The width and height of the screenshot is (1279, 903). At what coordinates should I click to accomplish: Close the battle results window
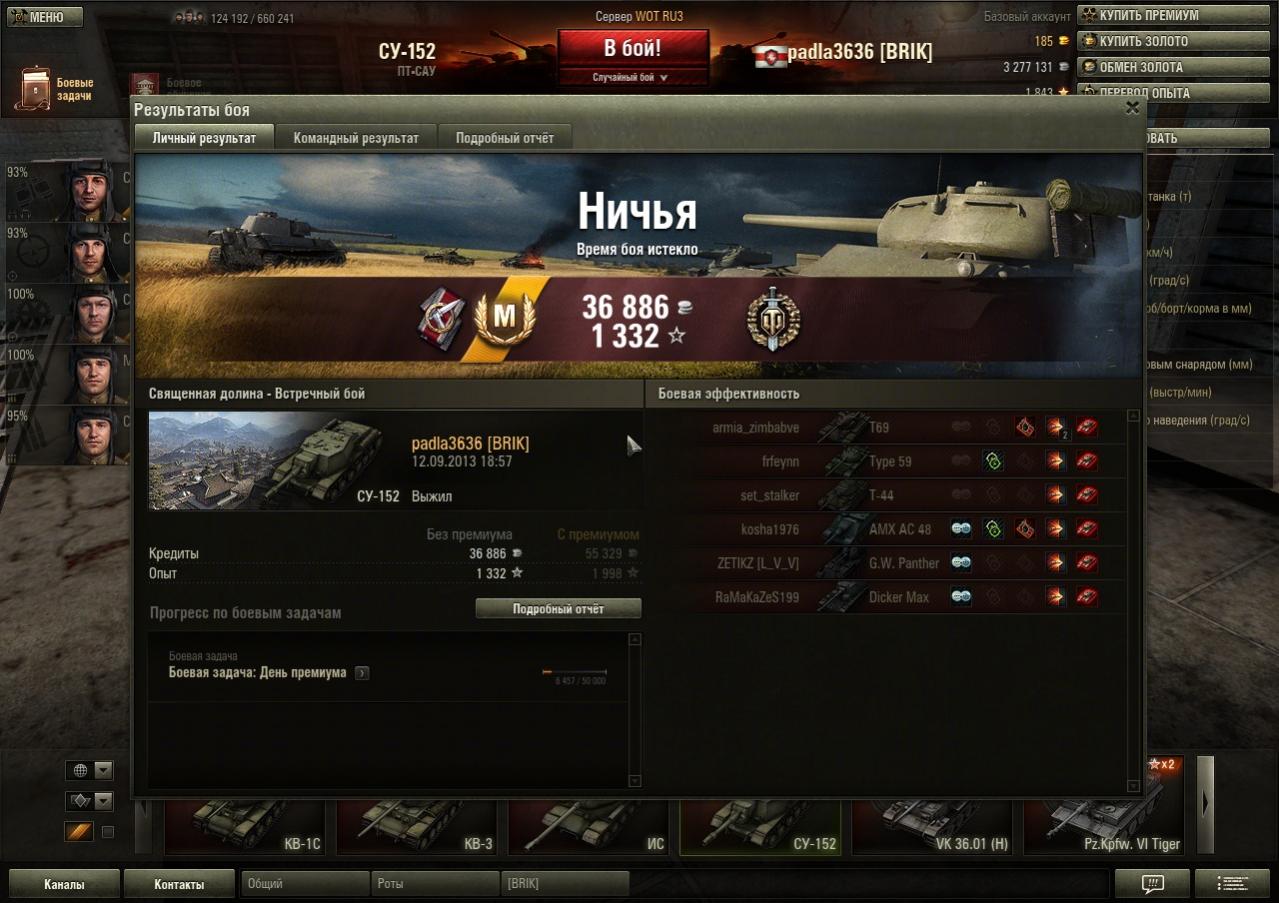[1132, 107]
